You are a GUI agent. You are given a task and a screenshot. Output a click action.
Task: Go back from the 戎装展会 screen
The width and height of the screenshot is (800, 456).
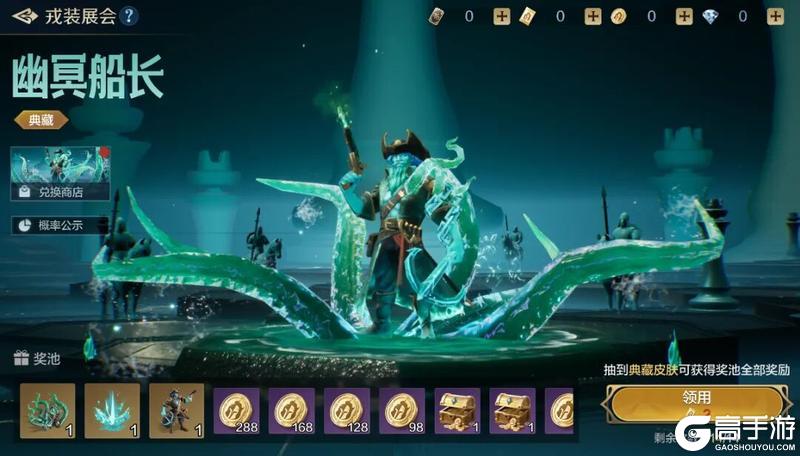coord(26,16)
